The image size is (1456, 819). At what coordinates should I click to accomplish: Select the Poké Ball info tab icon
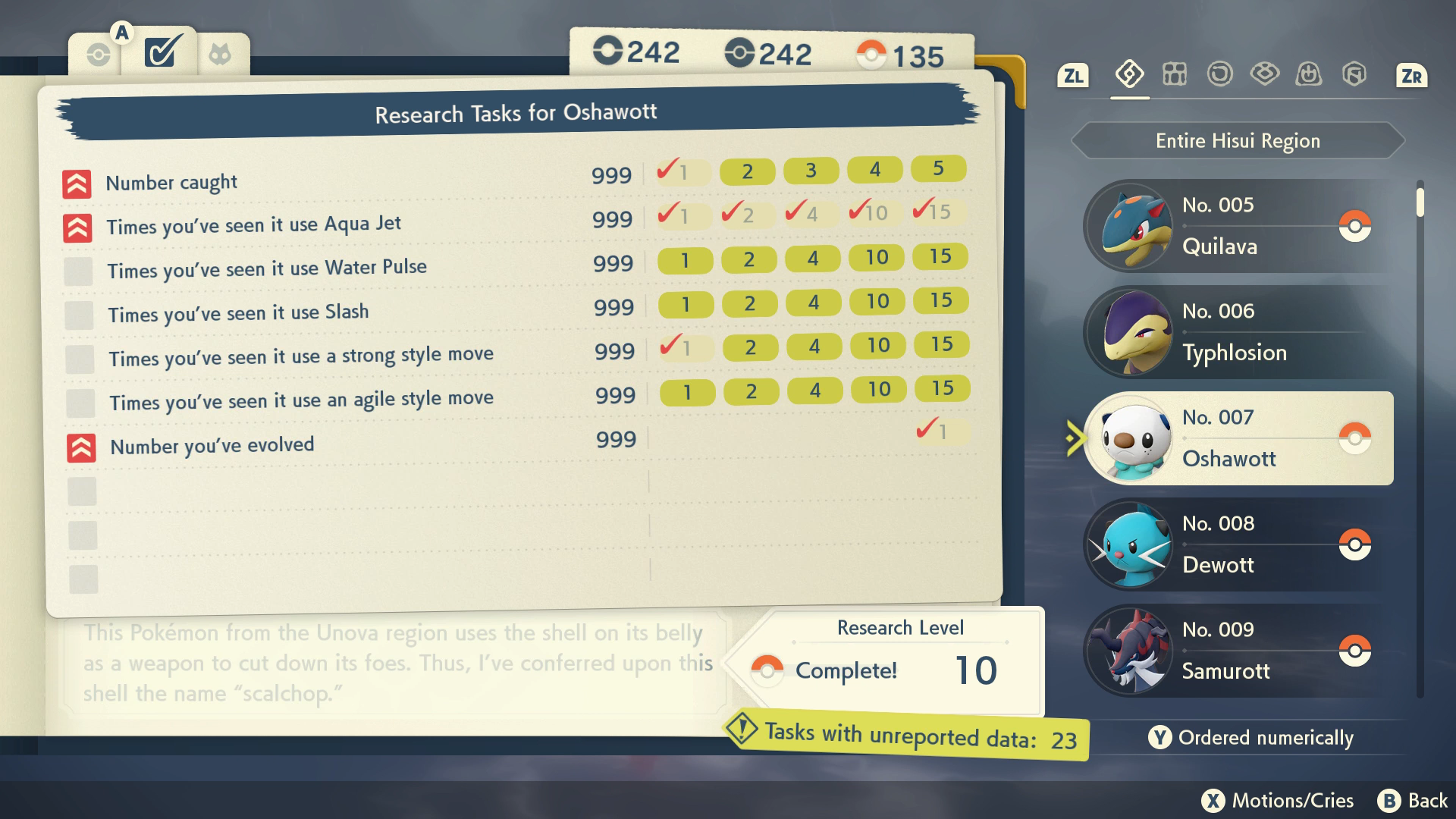tap(99, 53)
